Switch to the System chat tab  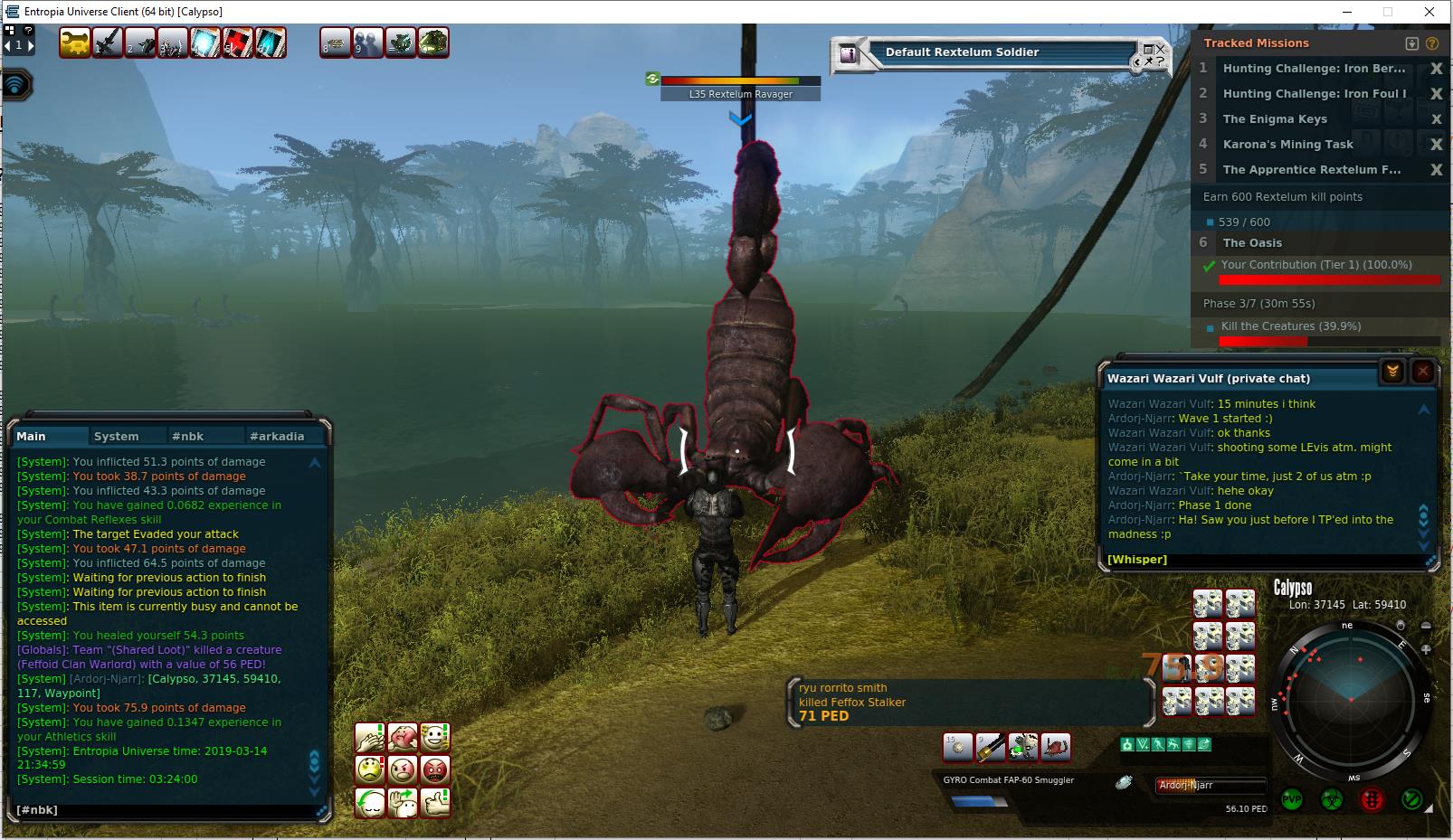(117, 436)
